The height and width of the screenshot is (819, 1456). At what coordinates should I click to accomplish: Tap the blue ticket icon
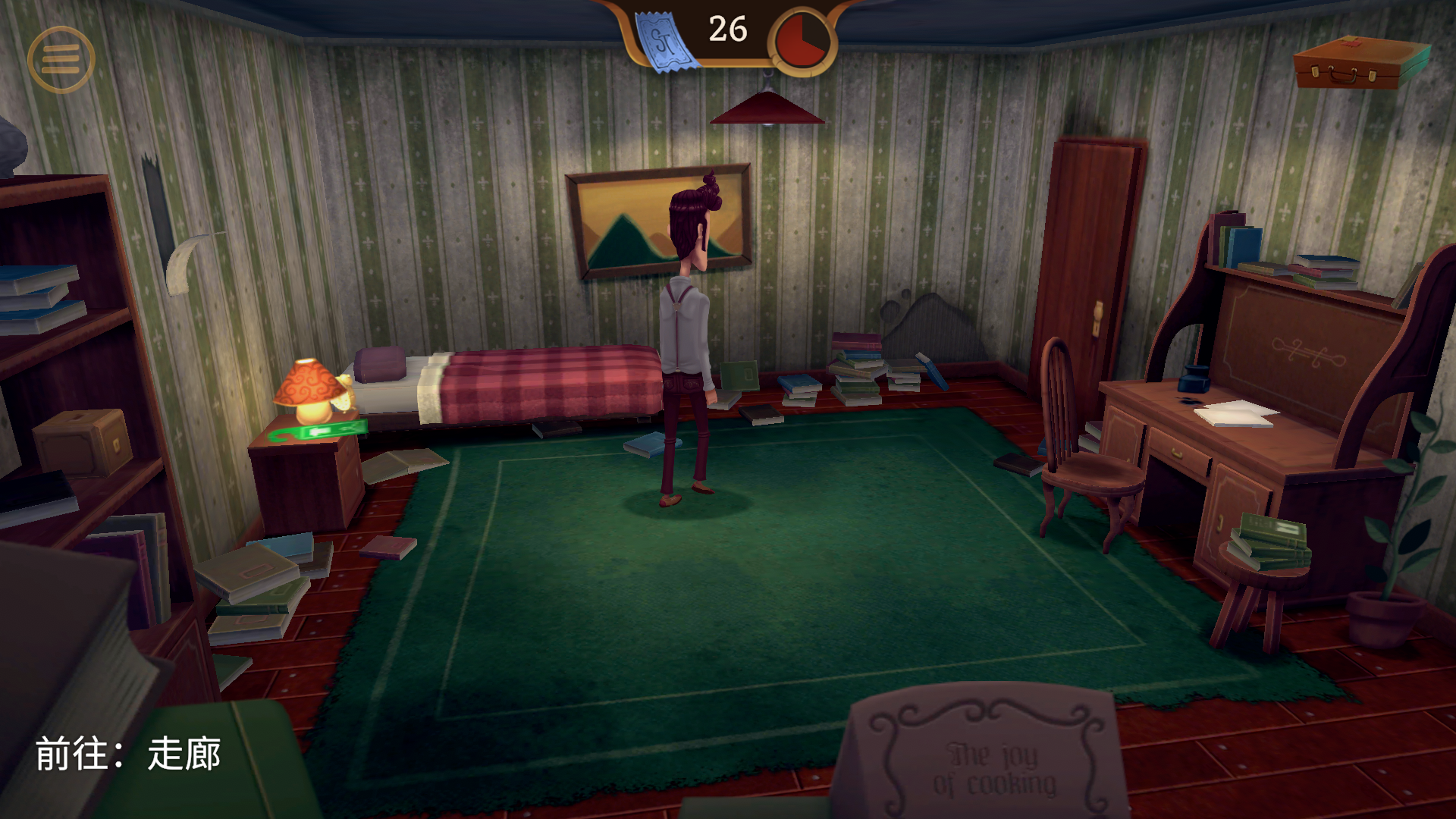pyautogui.click(x=665, y=42)
